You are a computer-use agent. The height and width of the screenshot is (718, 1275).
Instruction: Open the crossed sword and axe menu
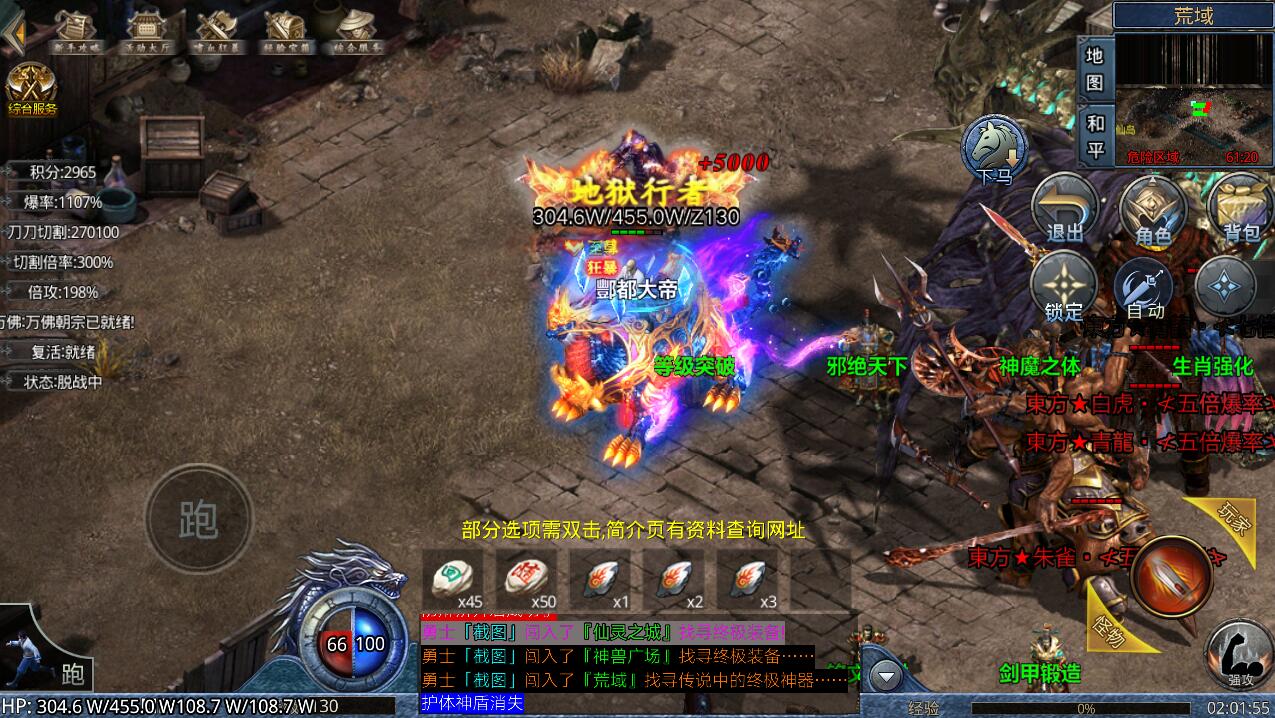pyautogui.click(x=217, y=31)
